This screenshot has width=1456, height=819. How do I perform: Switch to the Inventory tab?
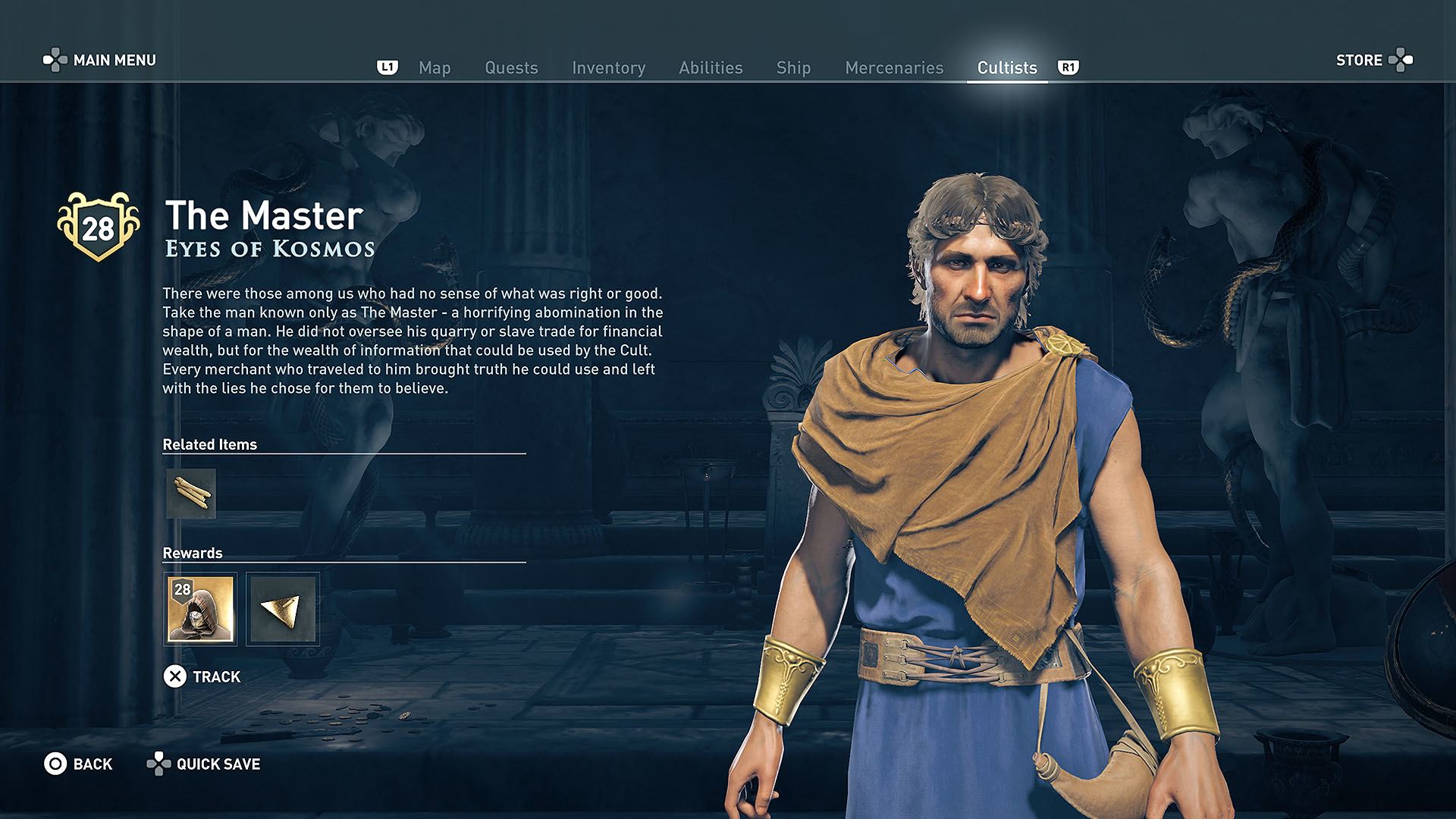point(609,67)
